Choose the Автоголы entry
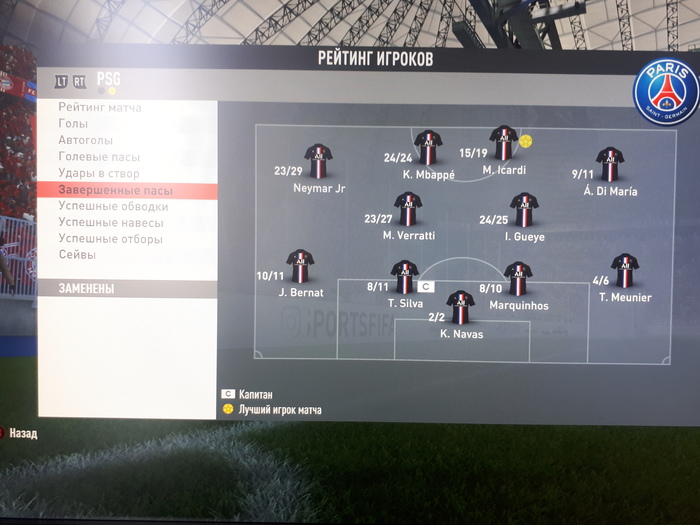 click(85, 141)
